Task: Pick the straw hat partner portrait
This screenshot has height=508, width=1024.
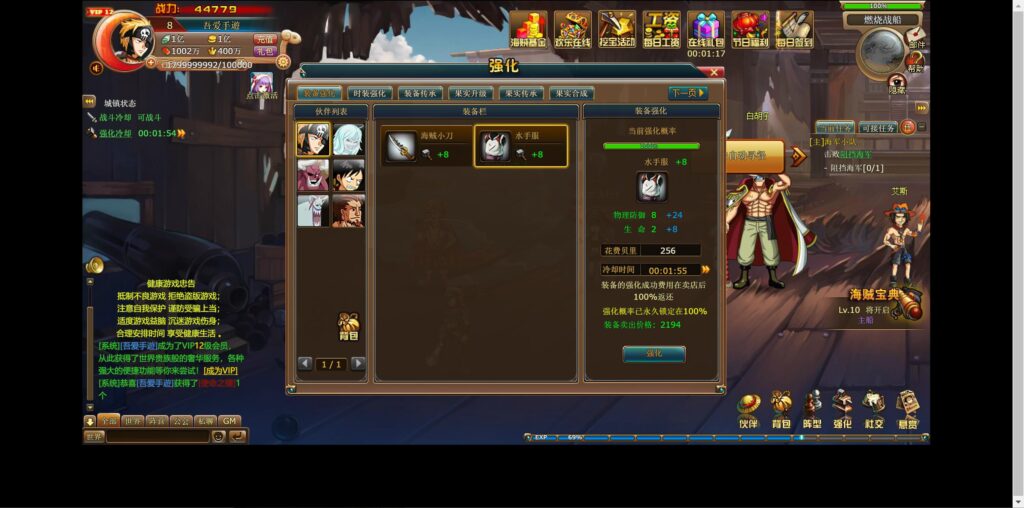Action: pos(348,175)
